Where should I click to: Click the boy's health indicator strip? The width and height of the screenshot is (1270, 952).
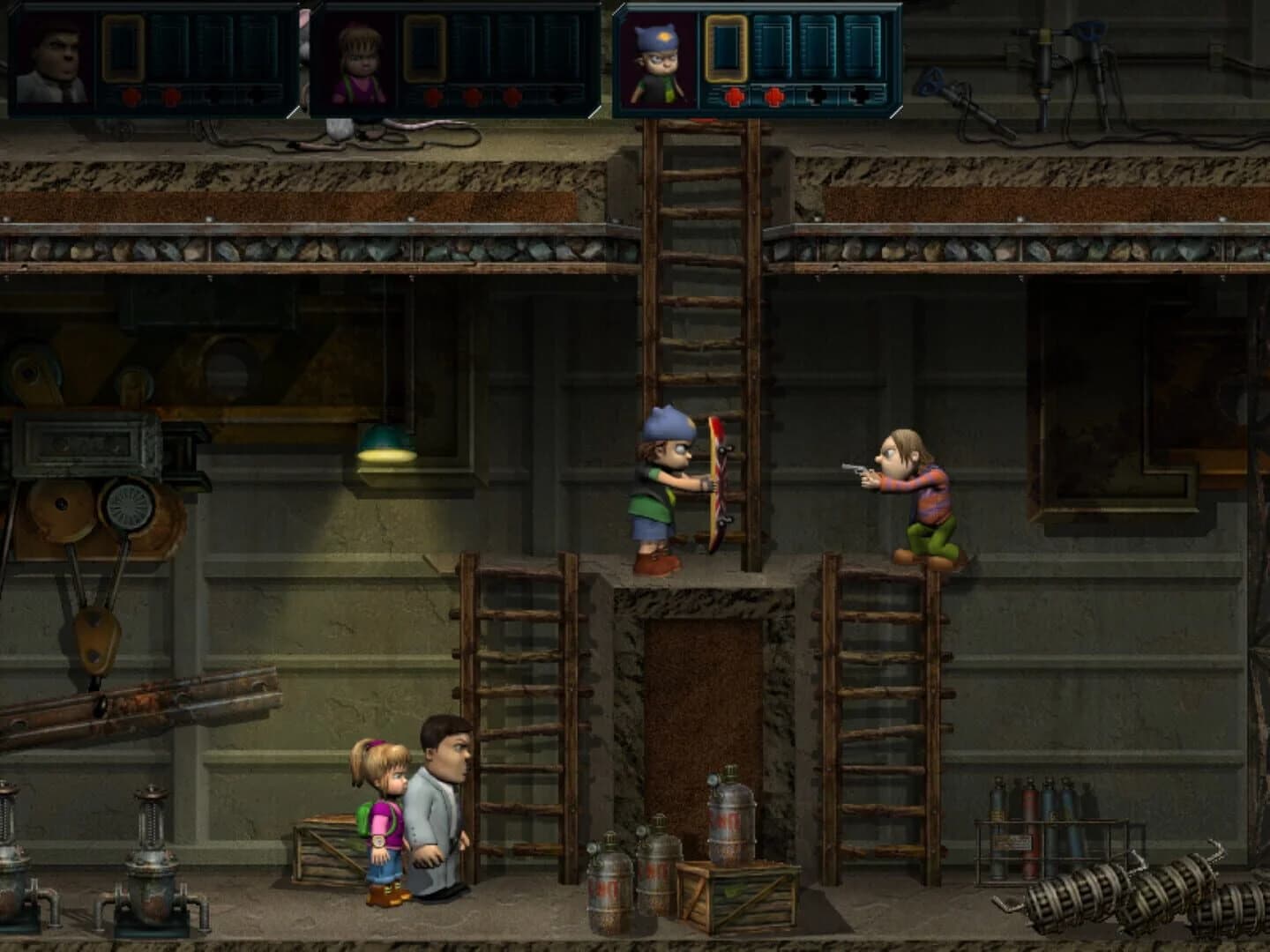[x=794, y=95]
